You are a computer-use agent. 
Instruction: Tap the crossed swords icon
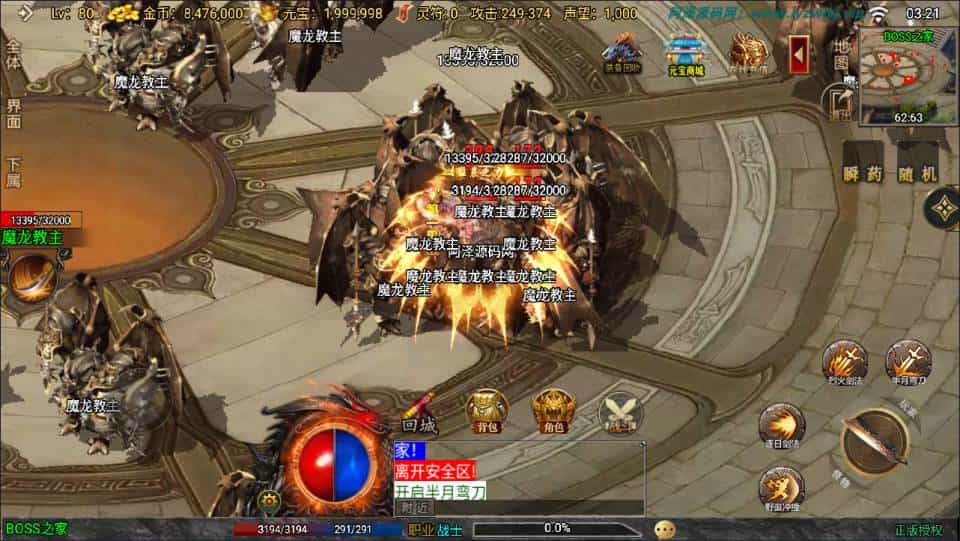(x=620, y=412)
